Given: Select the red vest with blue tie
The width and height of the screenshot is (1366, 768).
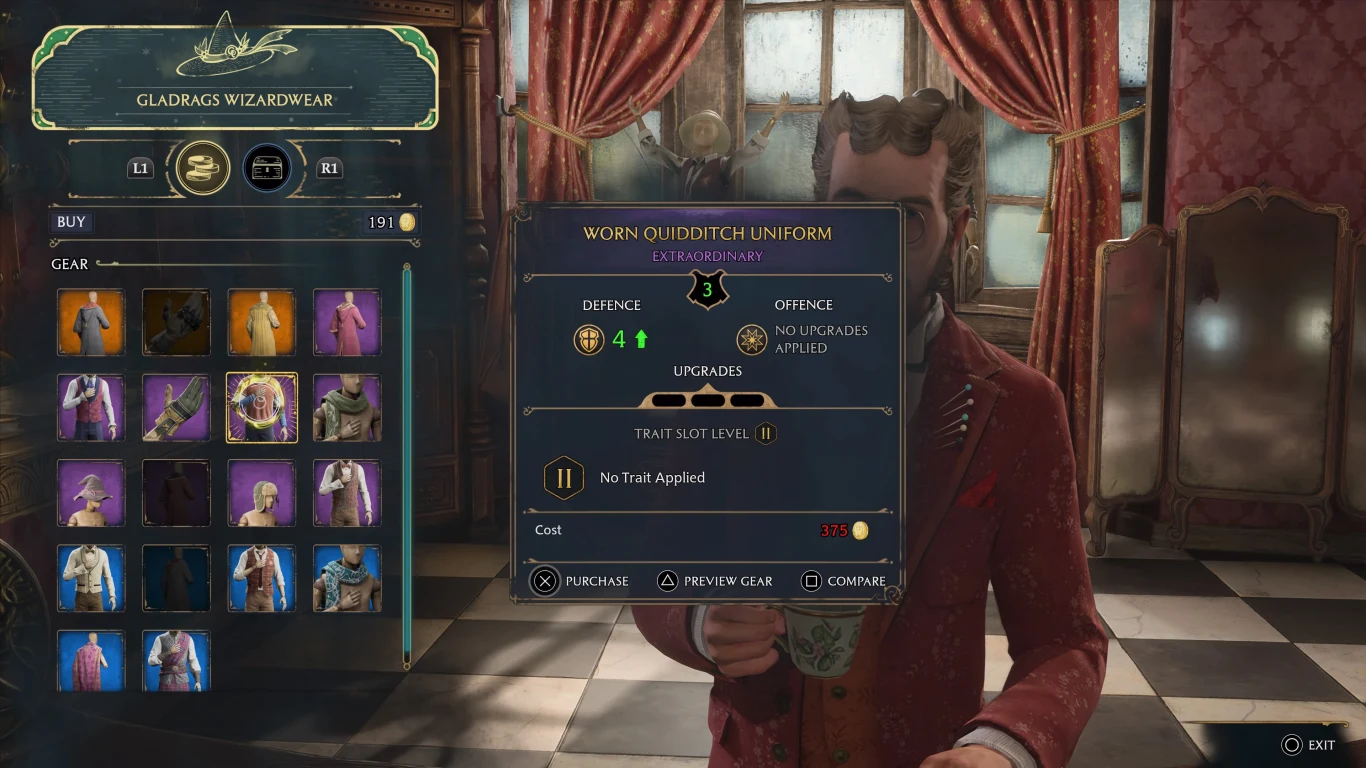Looking at the screenshot, I should (91, 407).
